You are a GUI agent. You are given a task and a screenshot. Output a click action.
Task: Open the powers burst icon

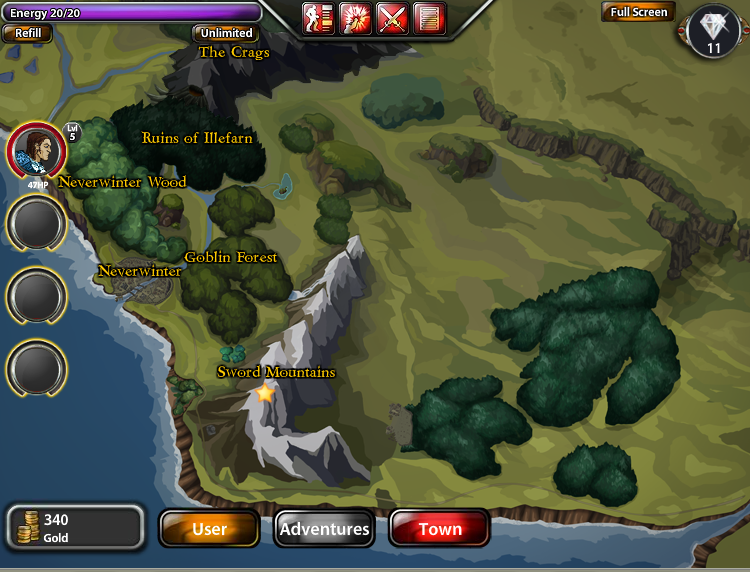tap(355, 18)
